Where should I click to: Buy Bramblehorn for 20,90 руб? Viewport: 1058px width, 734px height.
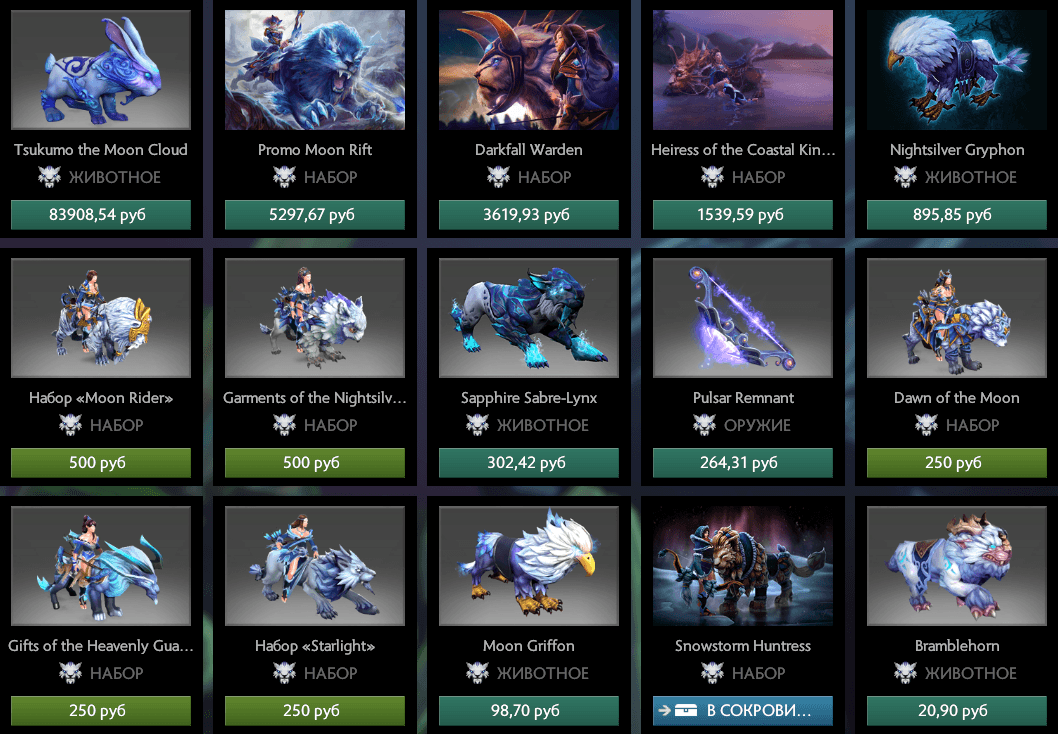[x=957, y=711]
